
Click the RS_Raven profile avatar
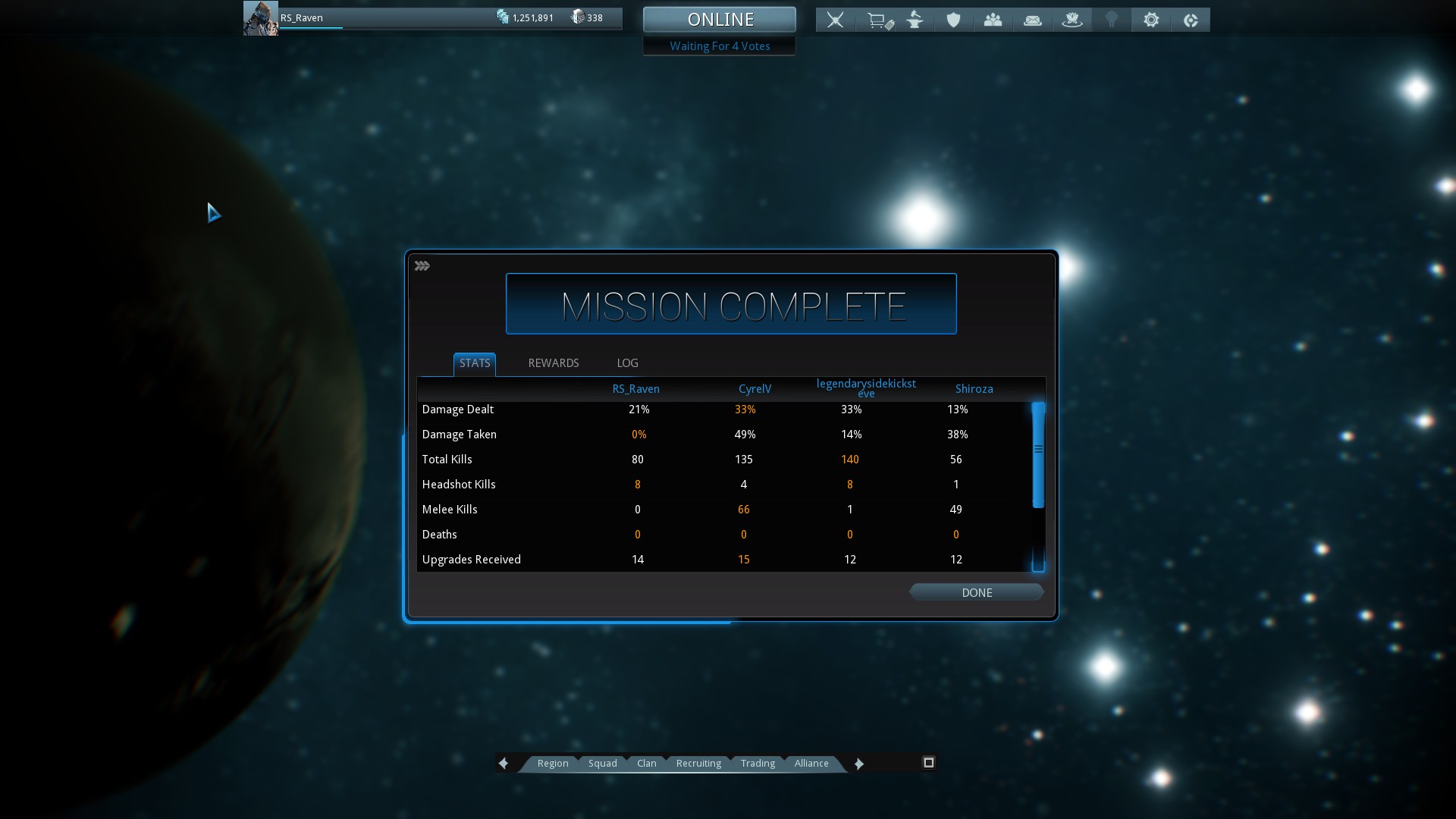(x=260, y=18)
